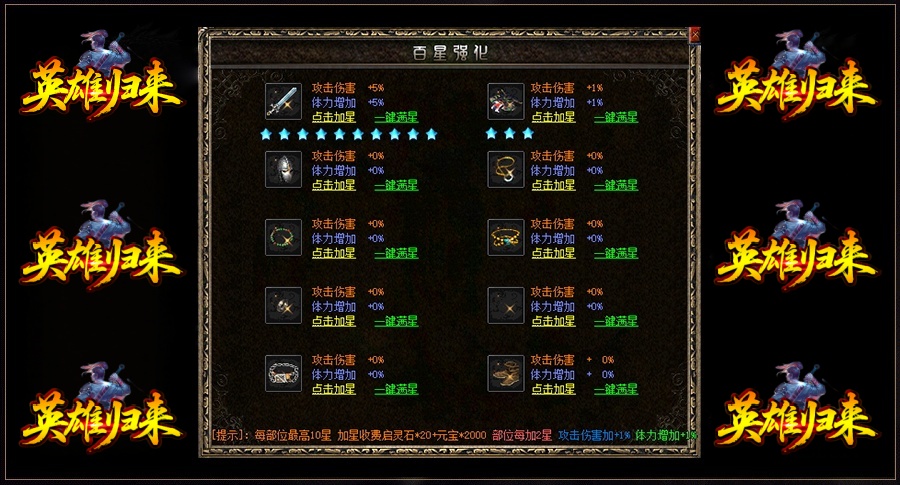Add a star to the belt
This screenshot has width=900, height=485.
coord(333,389)
